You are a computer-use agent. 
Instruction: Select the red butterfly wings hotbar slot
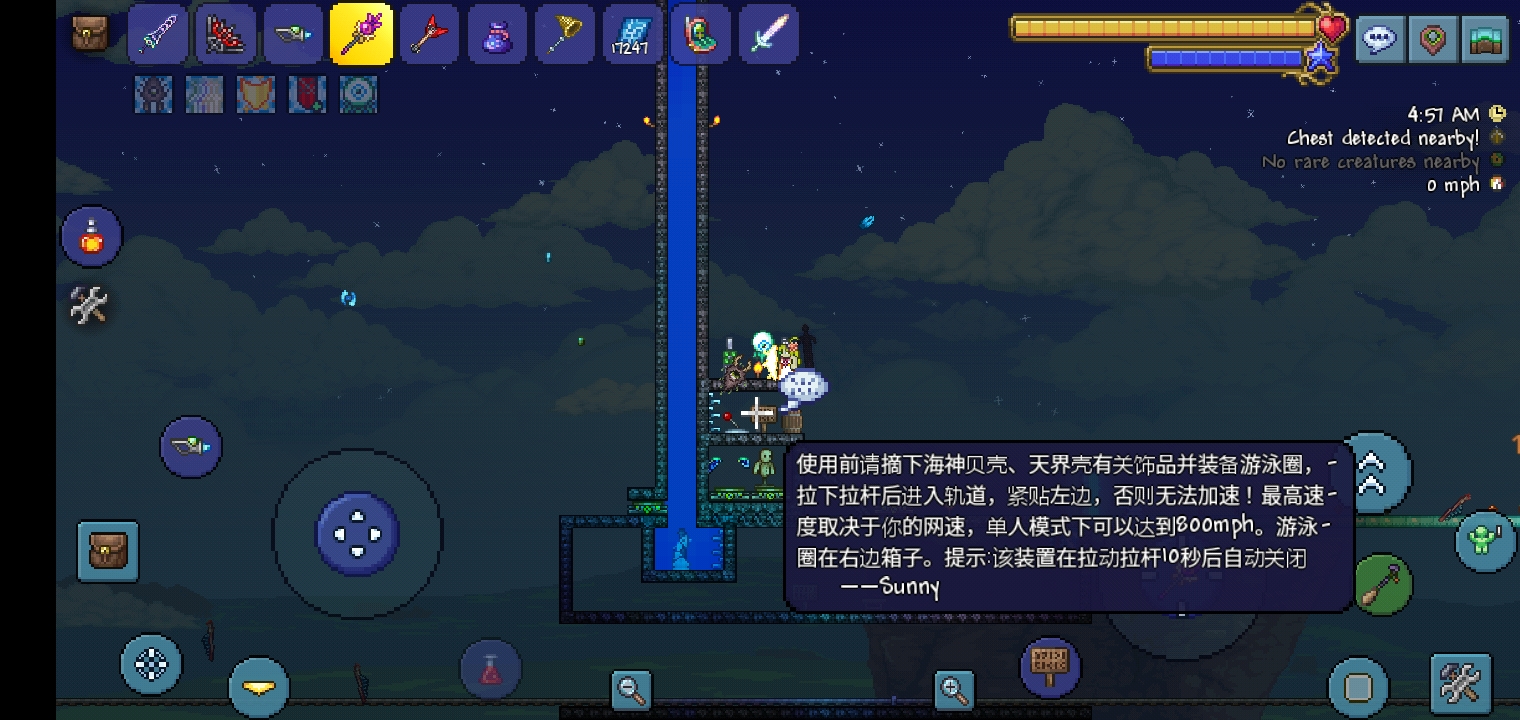pos(225,35)
